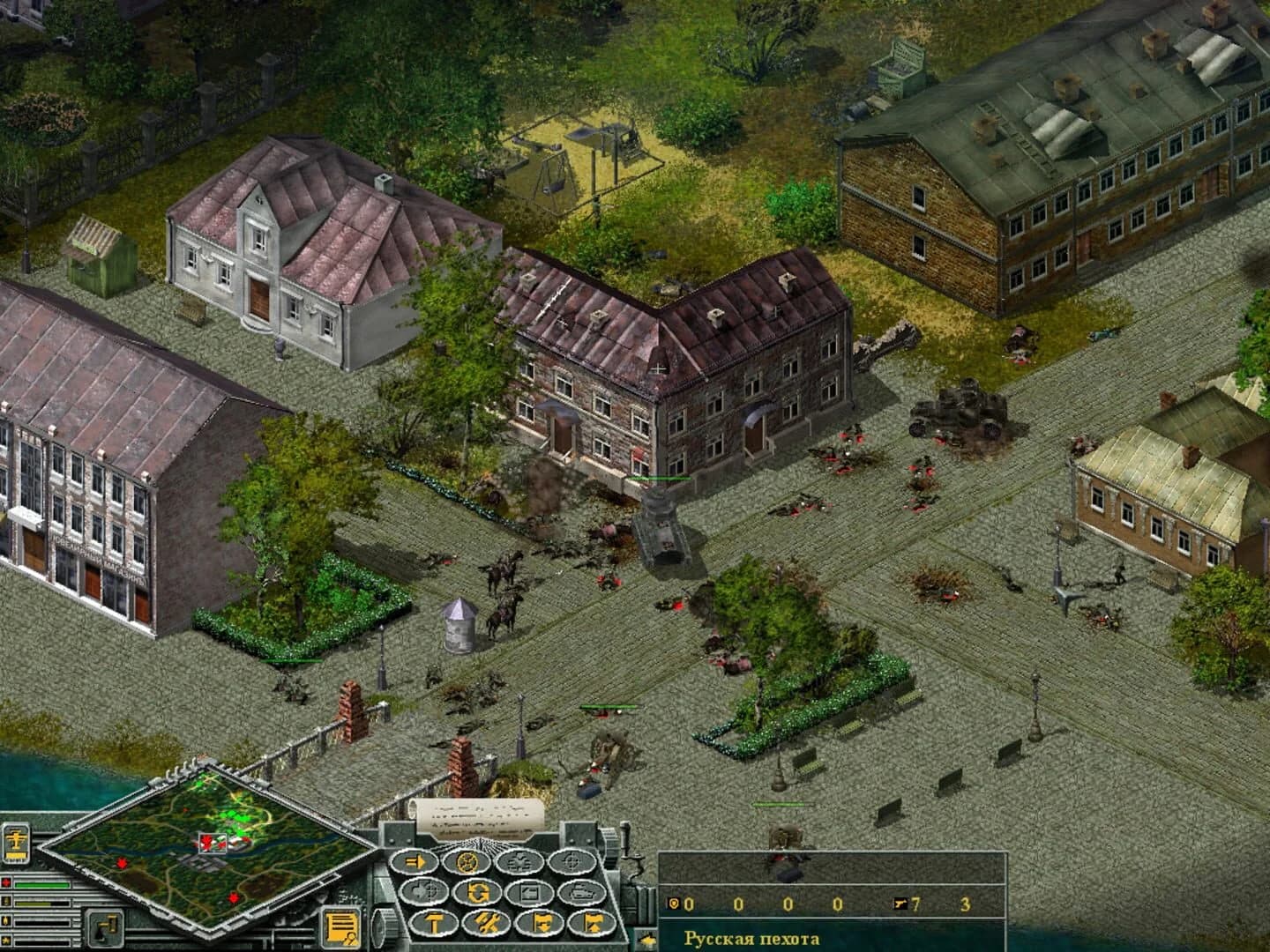Select the Move command arrow icon
This screenshot has height=952, width=1270.
coord(415,861)
